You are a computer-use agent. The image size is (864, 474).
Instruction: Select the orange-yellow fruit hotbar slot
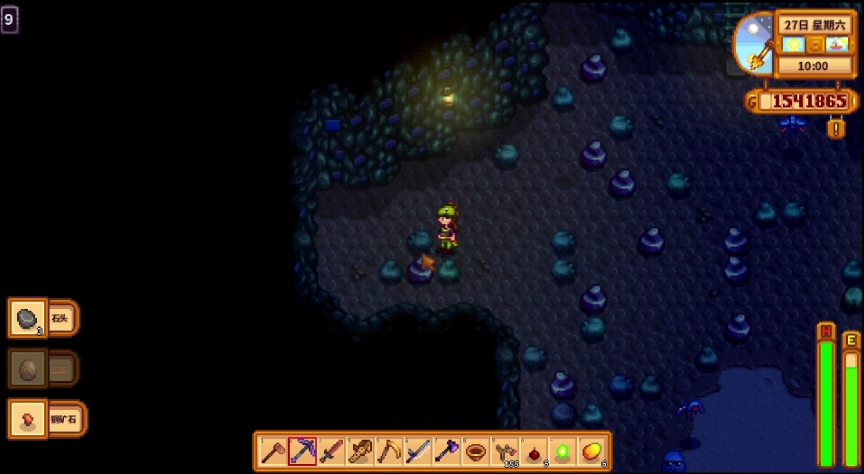pyautogui.click(x=592, y=452)
